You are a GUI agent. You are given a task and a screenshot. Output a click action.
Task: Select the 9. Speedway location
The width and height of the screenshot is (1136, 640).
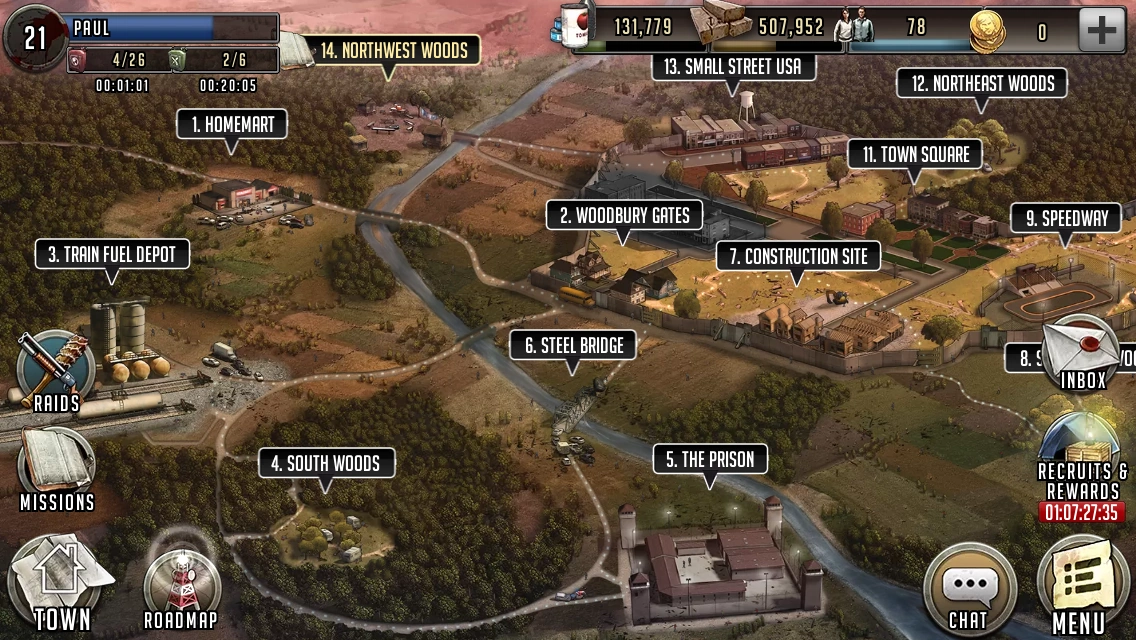tap(1065, 218)
